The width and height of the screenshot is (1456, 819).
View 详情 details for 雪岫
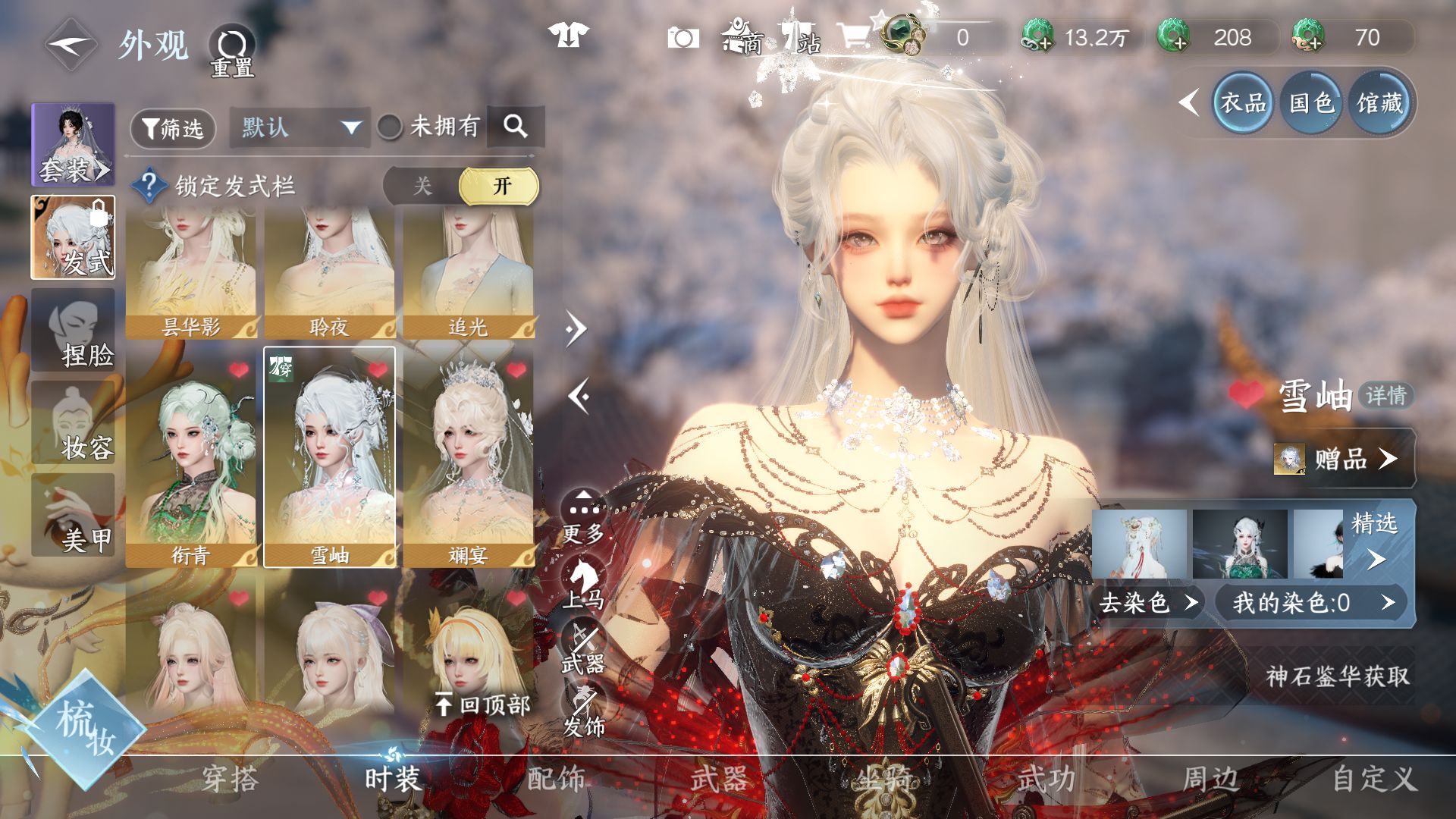click(x=1385, y=395)
